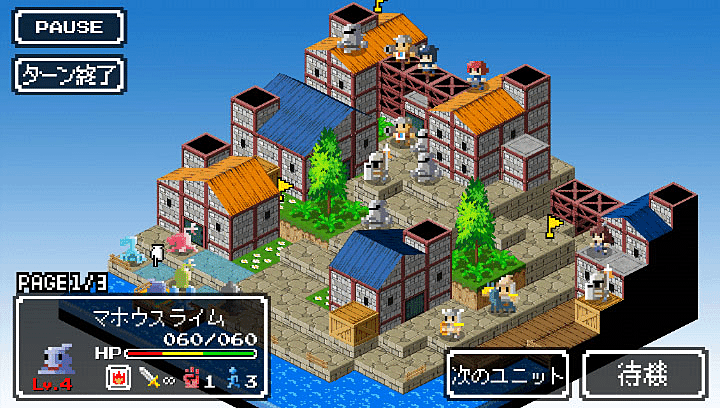Image resolution: width=720 pixels, height=408 pixels.
Task: Click the fire element icon in unit panel
Action: click(117, 378)
